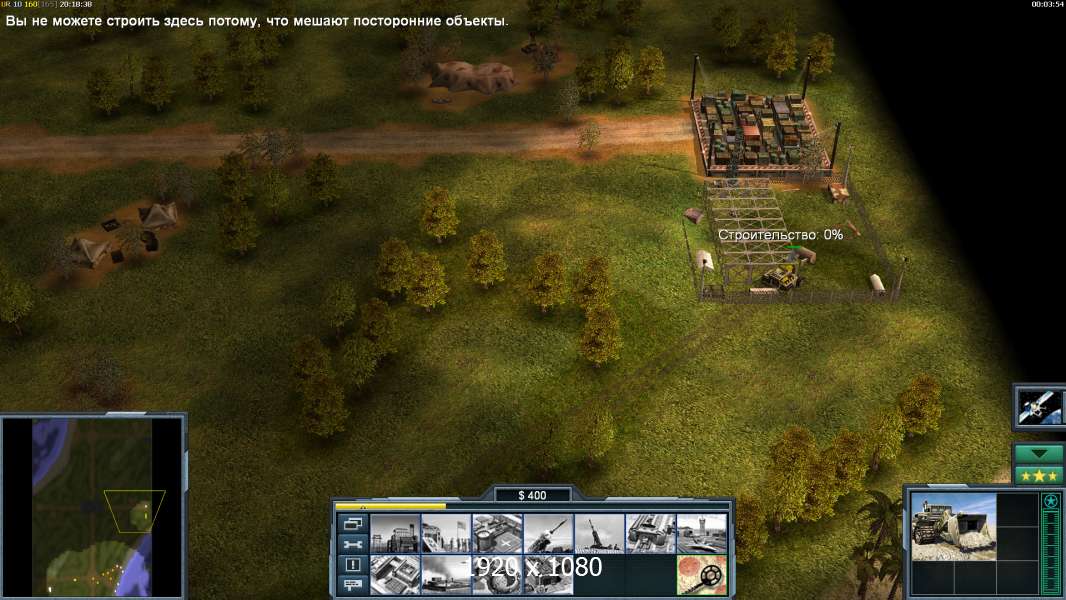Click the chat message button
Image resolution: width=1066 pixels, height=600 pixels.
(x=352, y=585)
